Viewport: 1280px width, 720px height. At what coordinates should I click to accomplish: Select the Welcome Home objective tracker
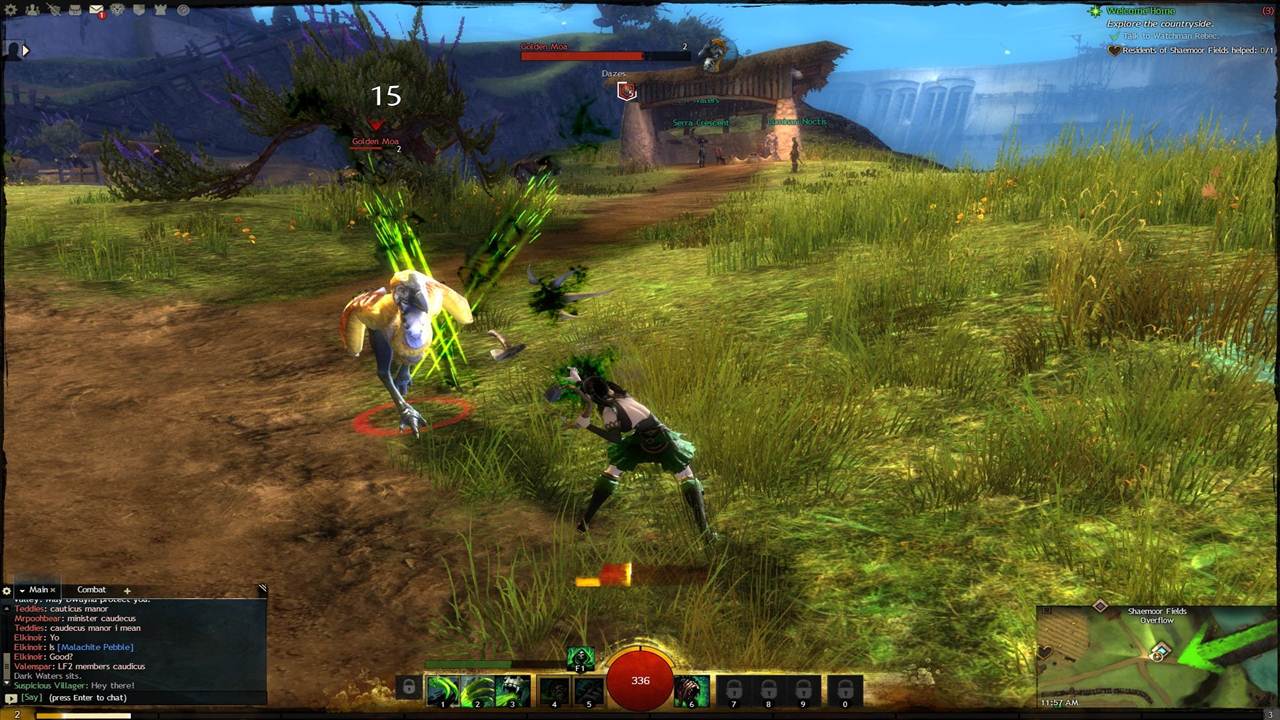click(x=1140, y=11)
